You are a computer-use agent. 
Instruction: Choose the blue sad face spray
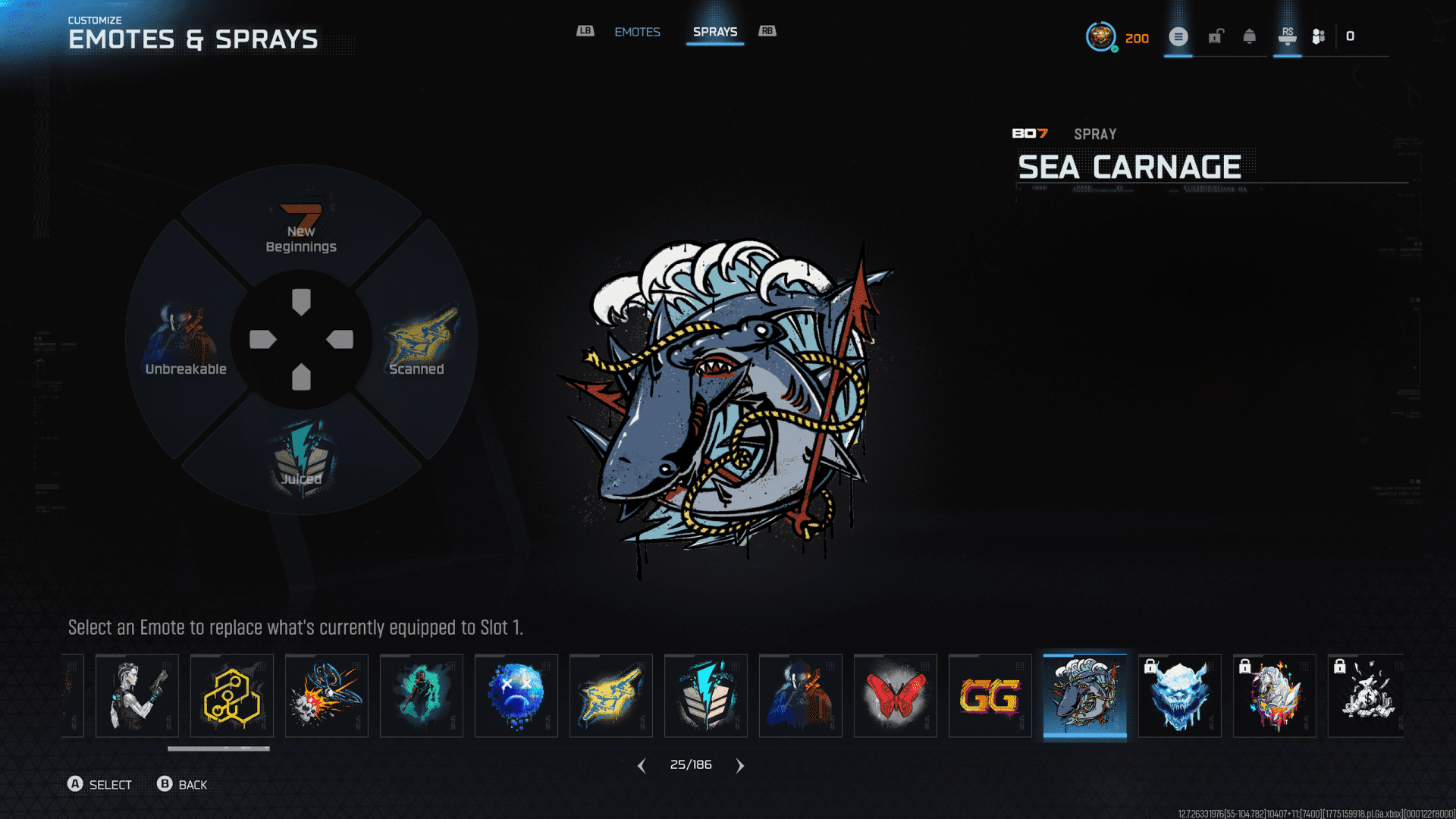(516, 695)
